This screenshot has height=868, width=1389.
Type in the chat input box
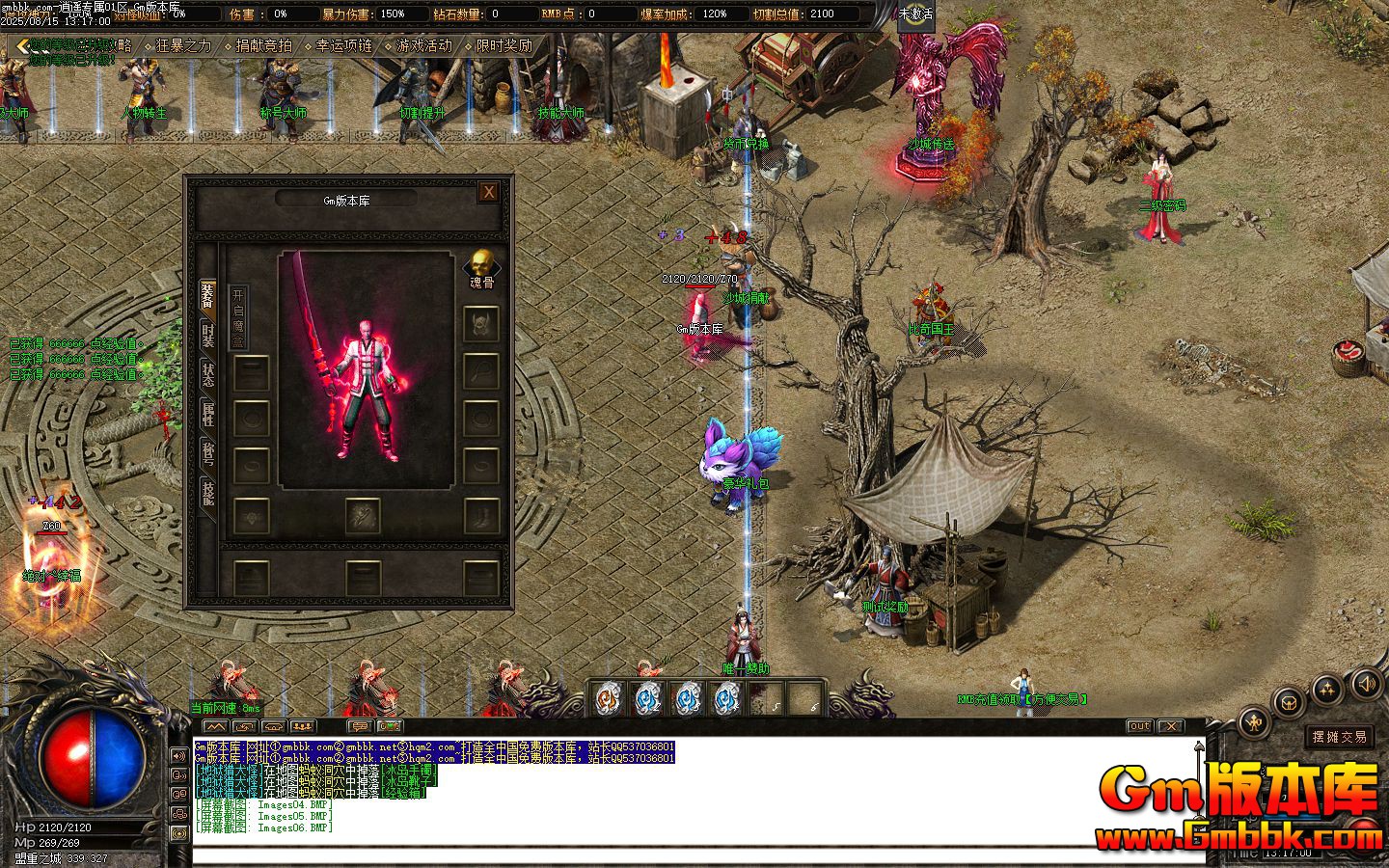pos(675,854)
